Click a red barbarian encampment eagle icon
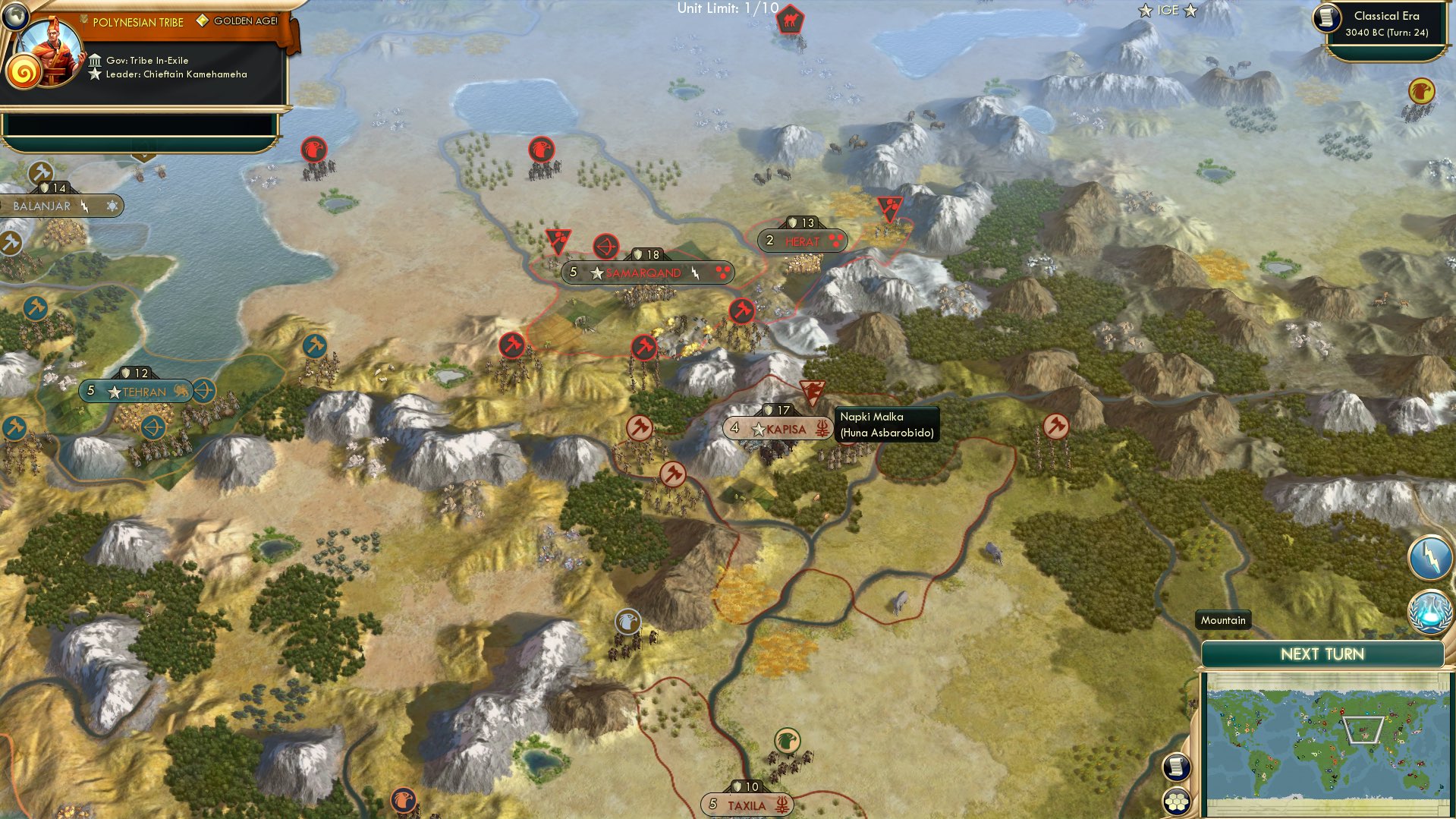This screenshot has height=819, width=1456. click(313, 150)
